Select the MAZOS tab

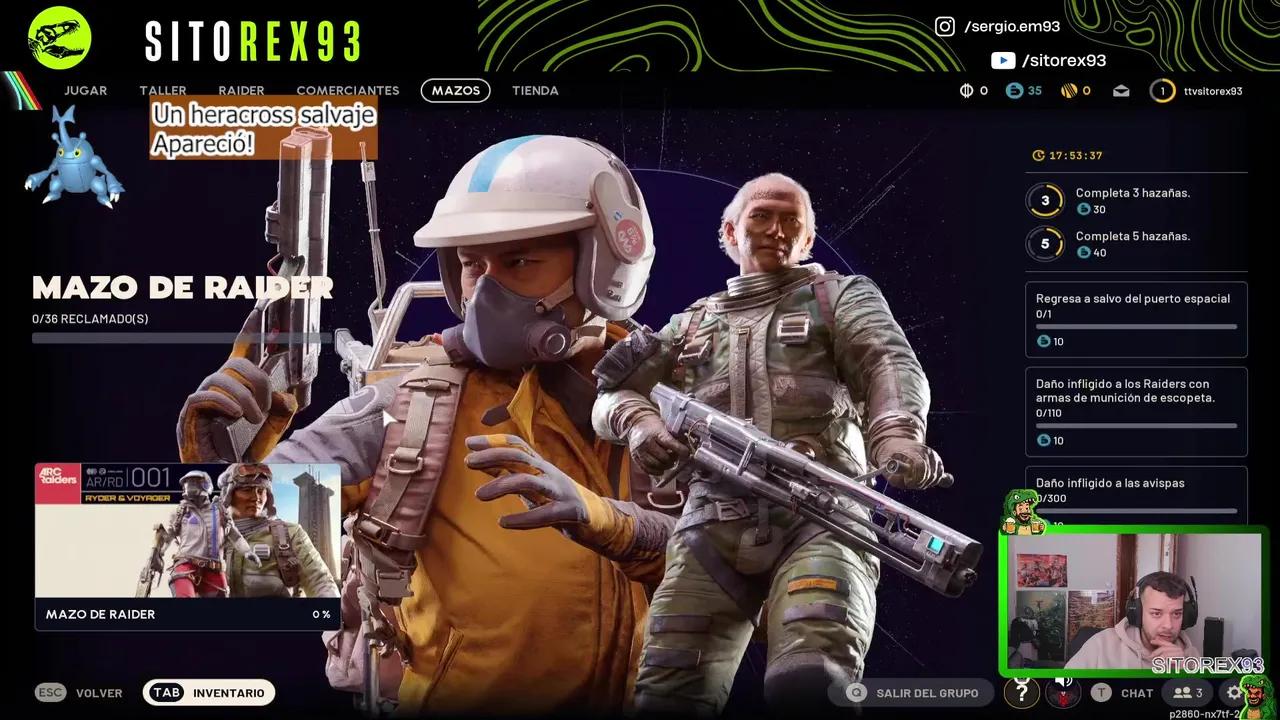point(455,90)
